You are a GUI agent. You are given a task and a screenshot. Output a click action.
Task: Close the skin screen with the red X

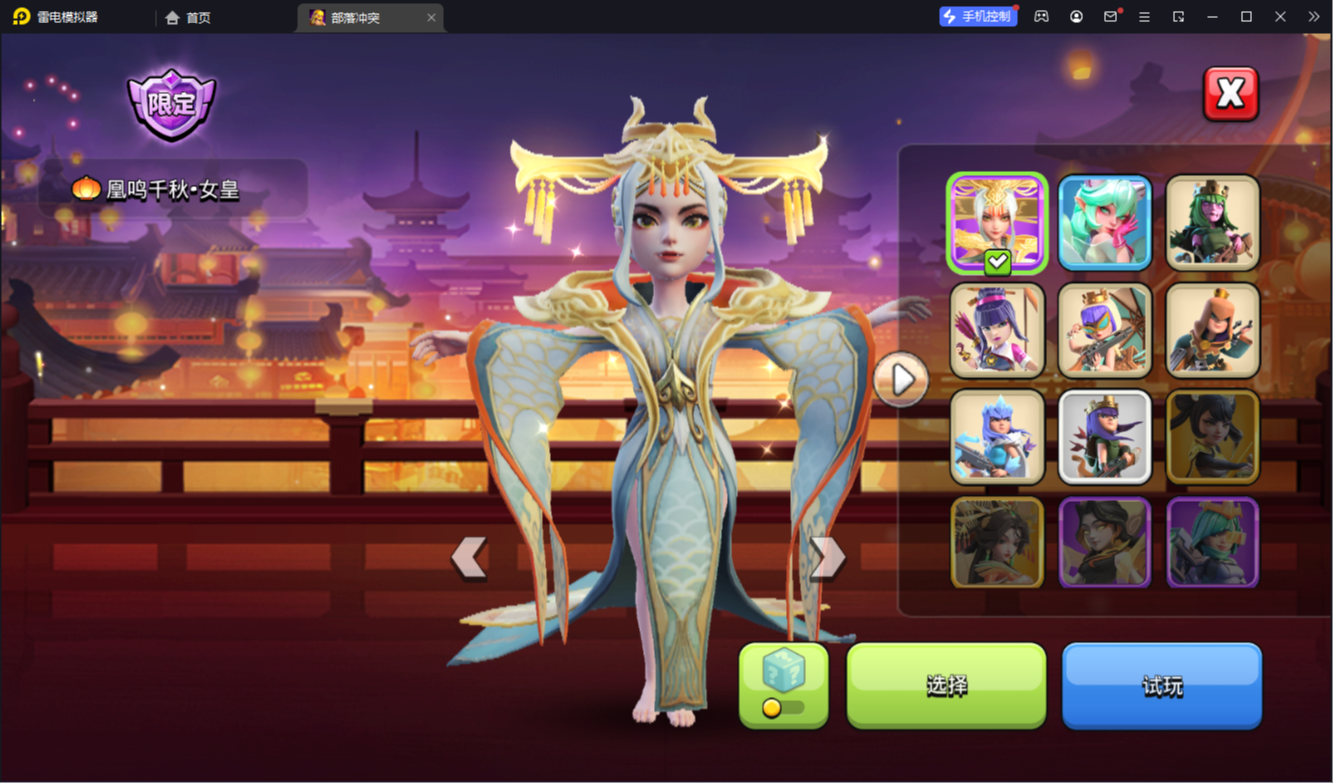1230,94
